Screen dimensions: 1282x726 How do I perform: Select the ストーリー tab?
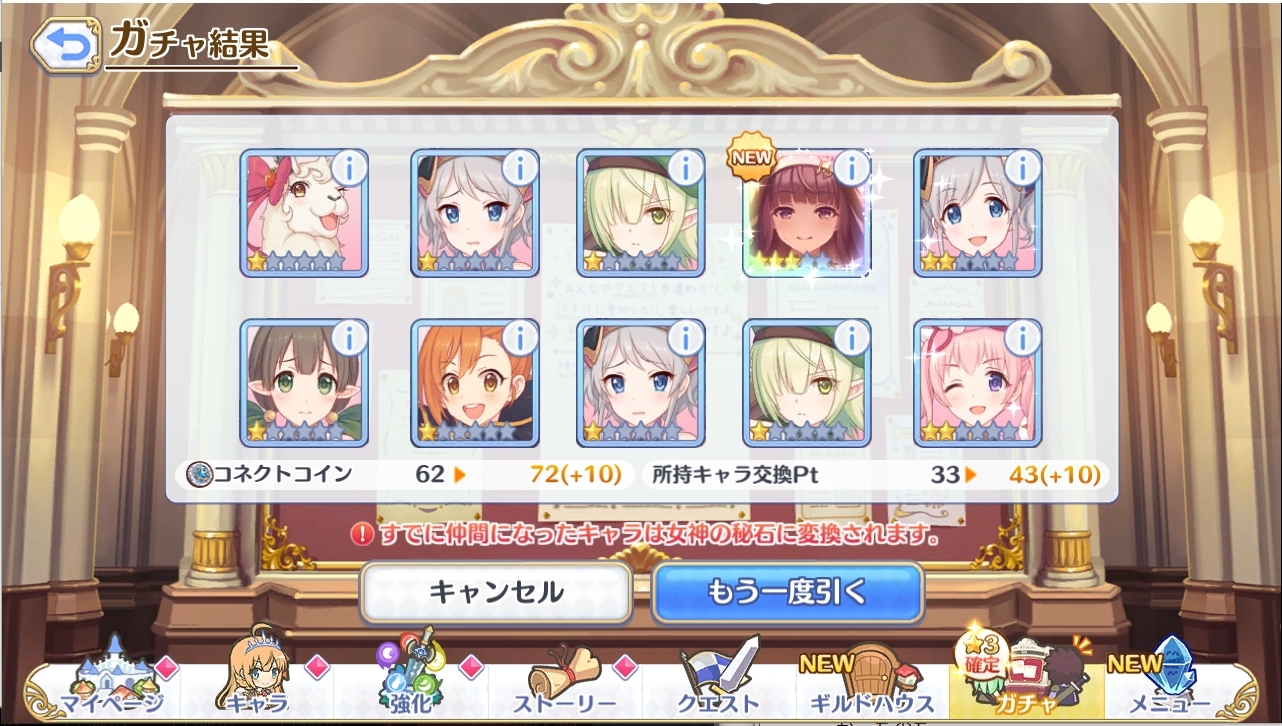click(565, 685)
